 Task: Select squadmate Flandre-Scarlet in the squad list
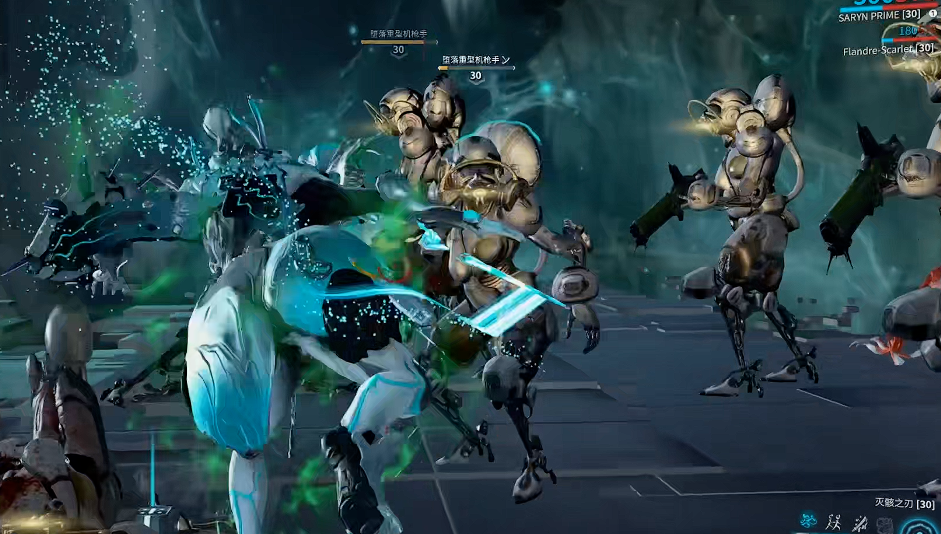click(878, 50)
